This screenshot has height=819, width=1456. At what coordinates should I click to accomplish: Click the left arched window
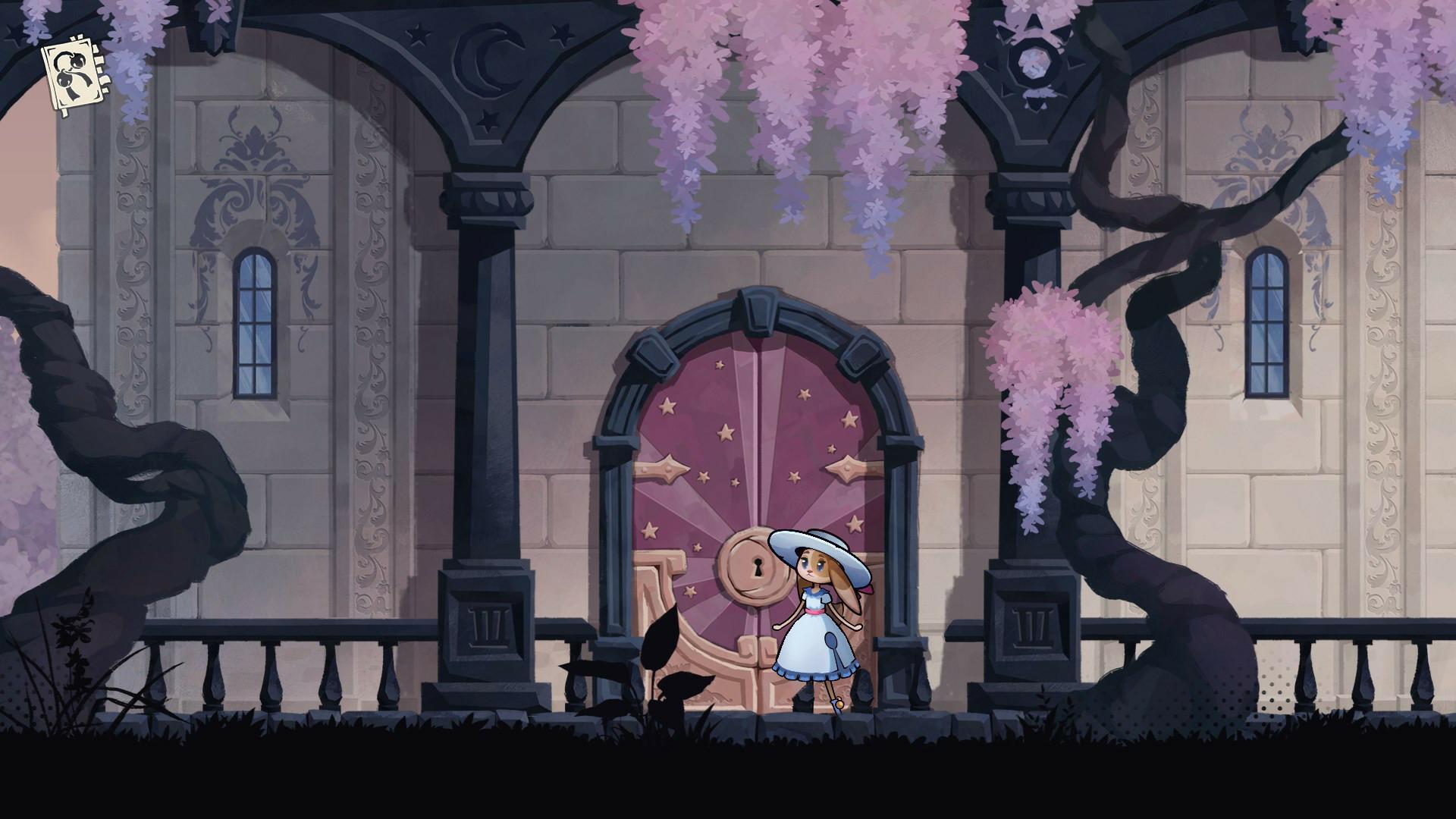254,322
